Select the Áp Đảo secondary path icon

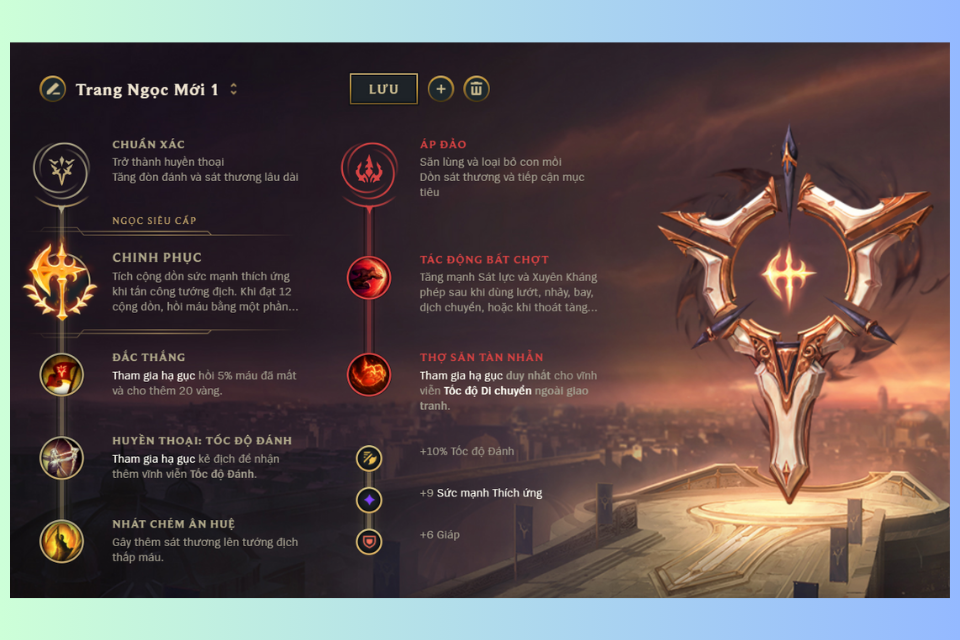(x=368, y=164)
